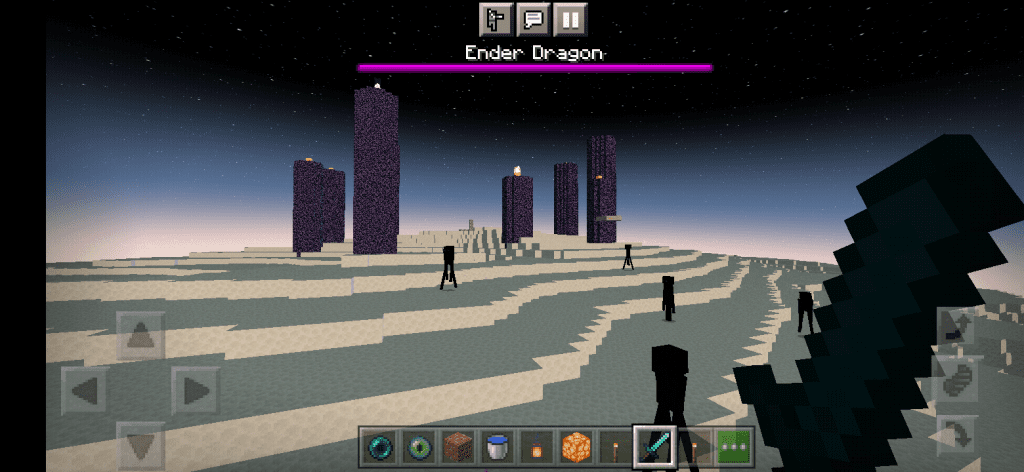Tap the move forward arrow
Image resolution: width=1024 pixels, height=472 pixels.
140,336
